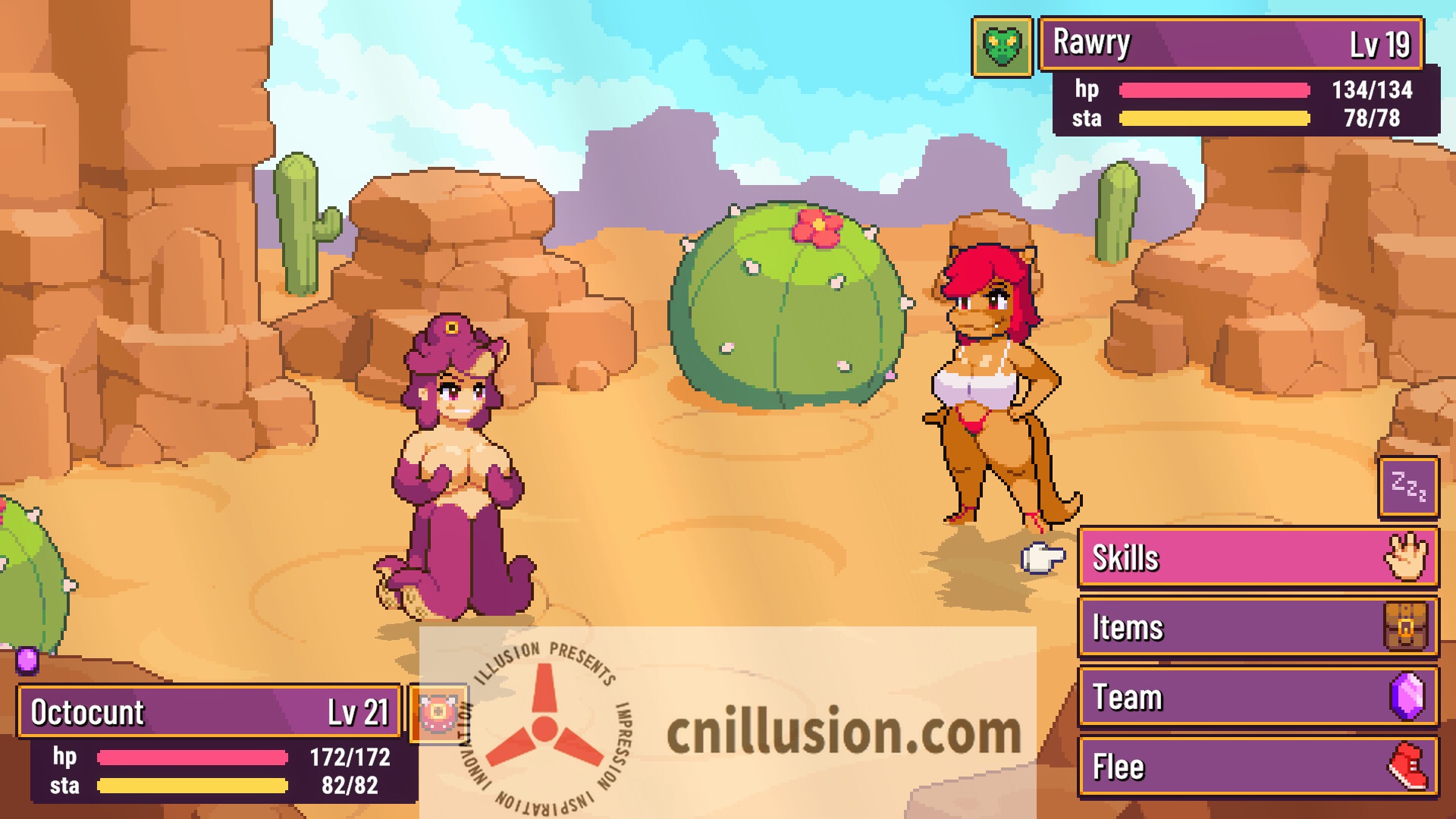The height and width of the screenshot is (819, 1456).
Task: Click the green heart icon beside Rawry
Action: click(1002, 48)
